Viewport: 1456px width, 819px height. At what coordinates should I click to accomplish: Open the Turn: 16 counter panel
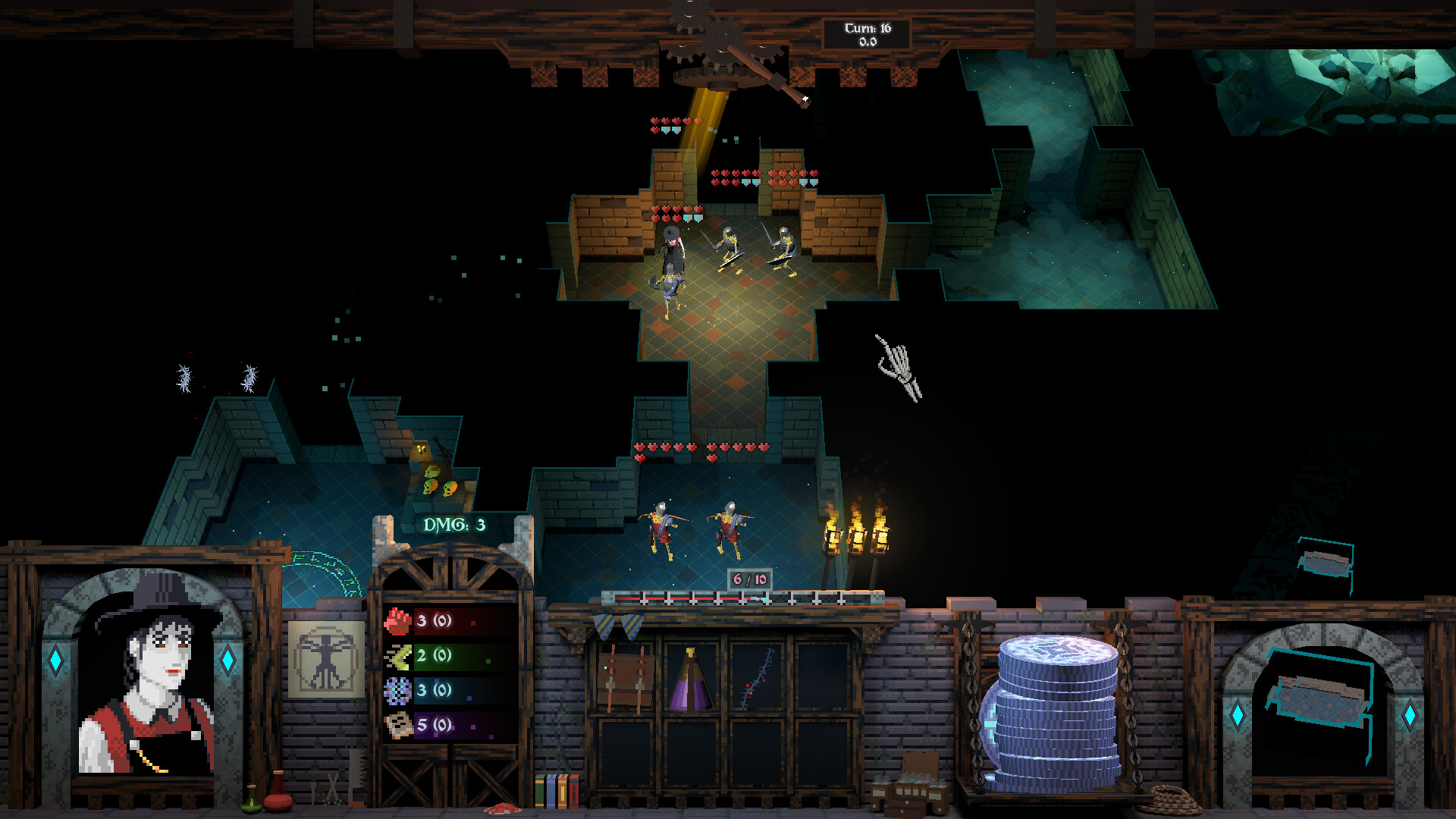point(867,32)
